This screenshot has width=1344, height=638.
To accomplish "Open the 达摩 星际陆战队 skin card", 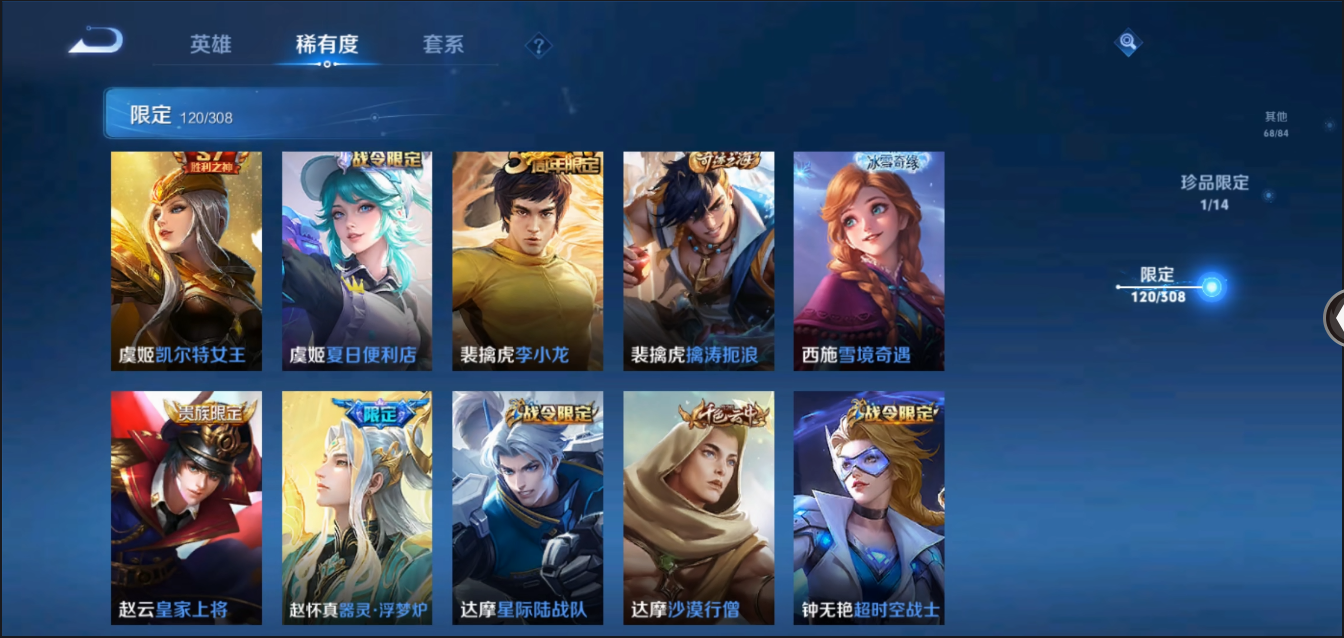I will (528, 508).
